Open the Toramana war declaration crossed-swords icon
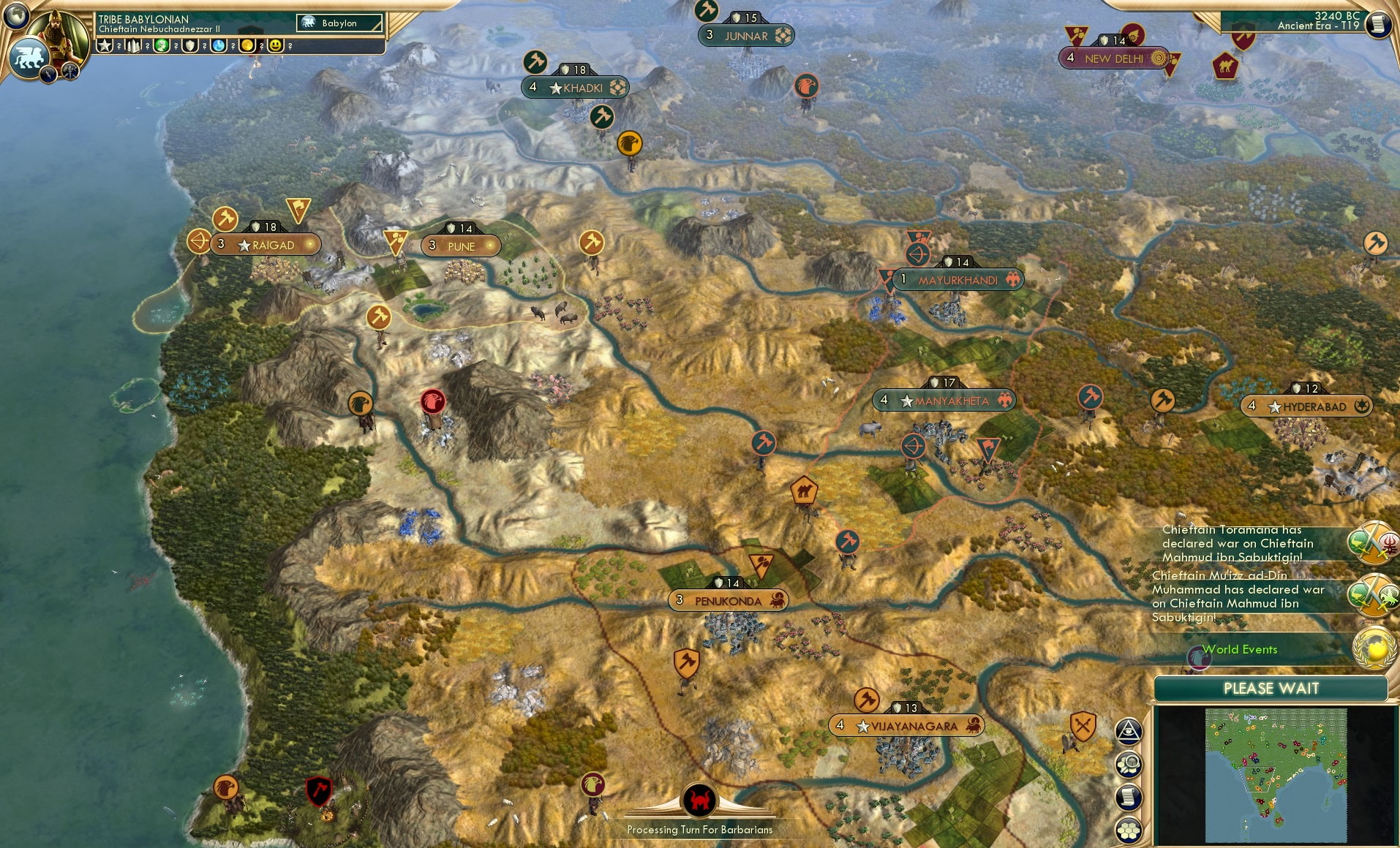This screenshot has height=848, width=1400. click(1371, 542)
